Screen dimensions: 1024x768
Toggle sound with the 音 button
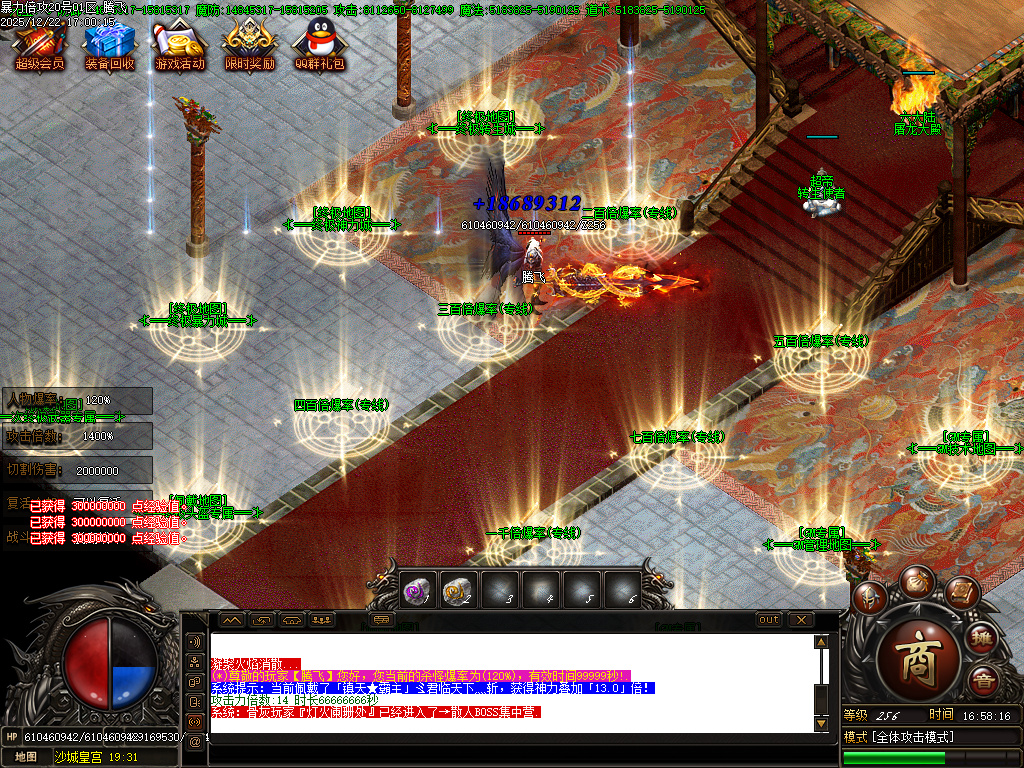click(x=984, y=680)
